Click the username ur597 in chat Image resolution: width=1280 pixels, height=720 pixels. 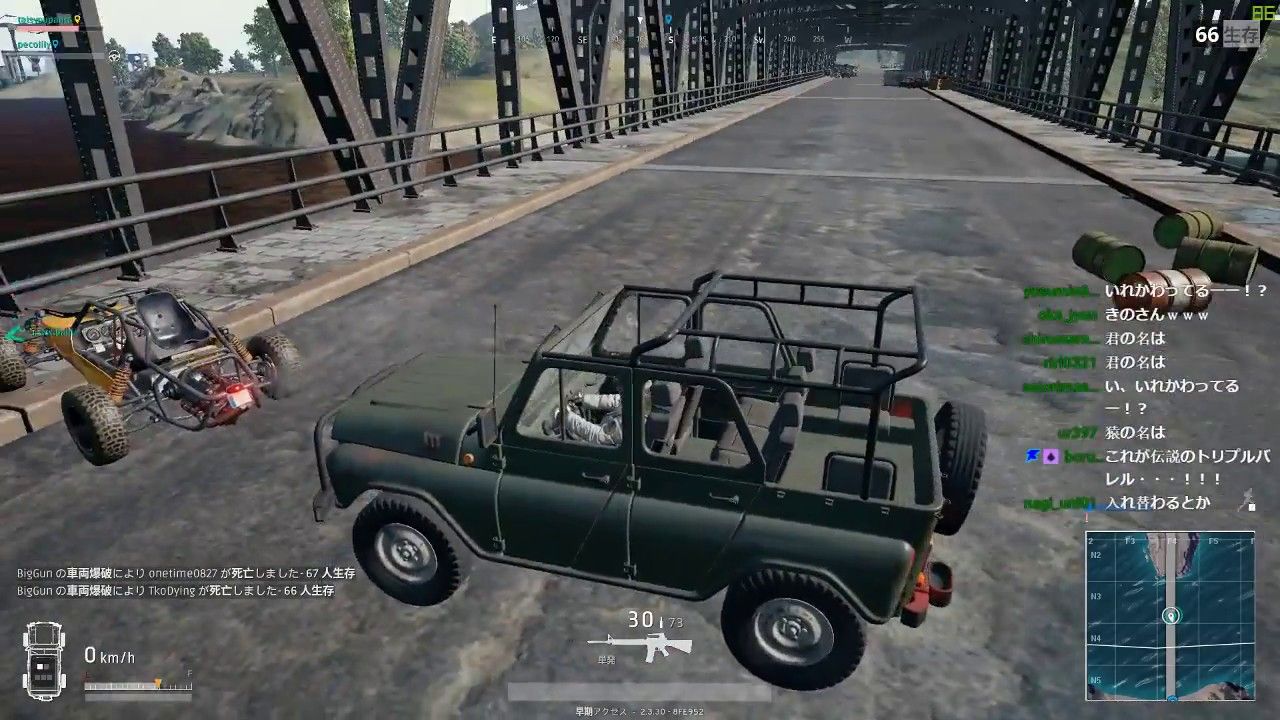pos(1075,433)
